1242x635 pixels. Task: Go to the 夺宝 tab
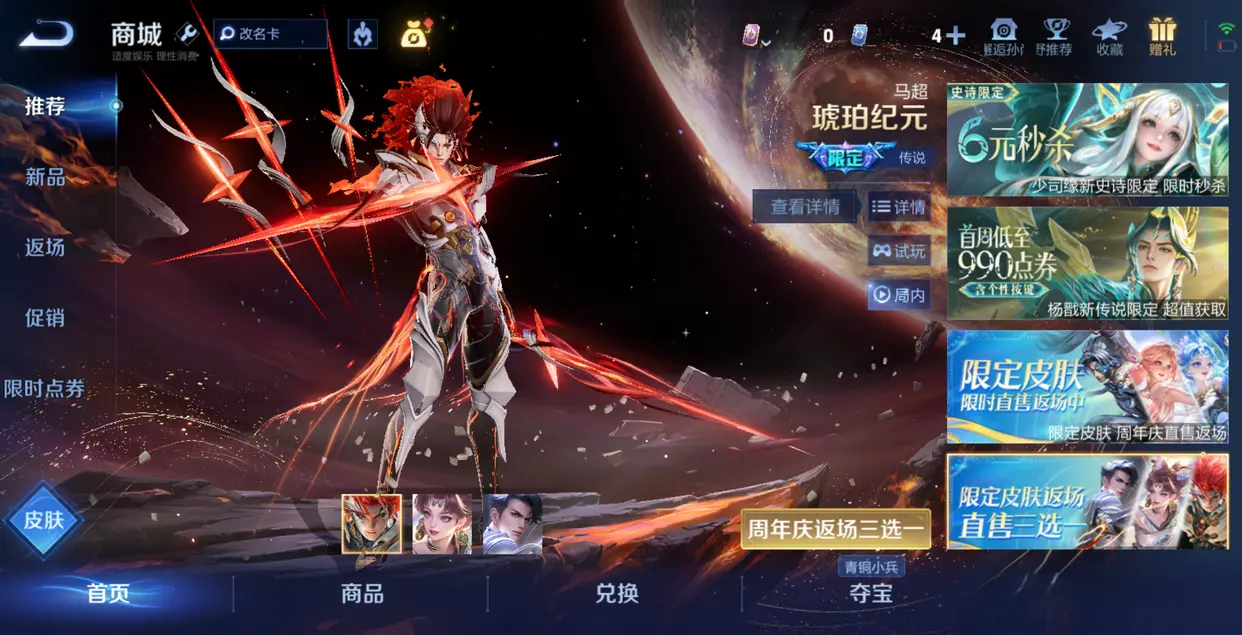click(x=870, y=594)
